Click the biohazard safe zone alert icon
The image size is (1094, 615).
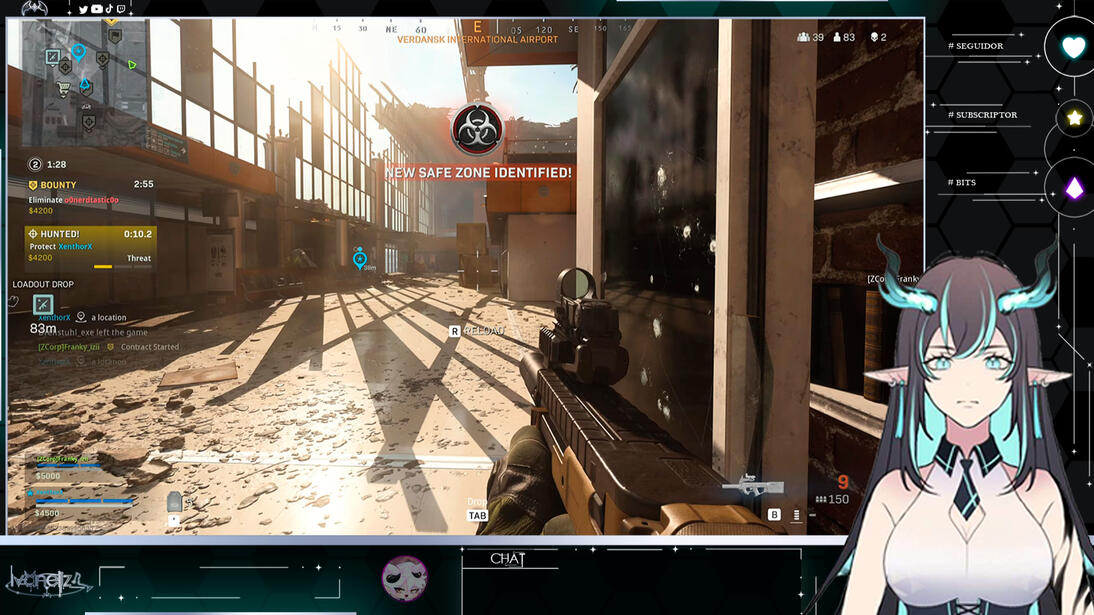tap(476, 130)
